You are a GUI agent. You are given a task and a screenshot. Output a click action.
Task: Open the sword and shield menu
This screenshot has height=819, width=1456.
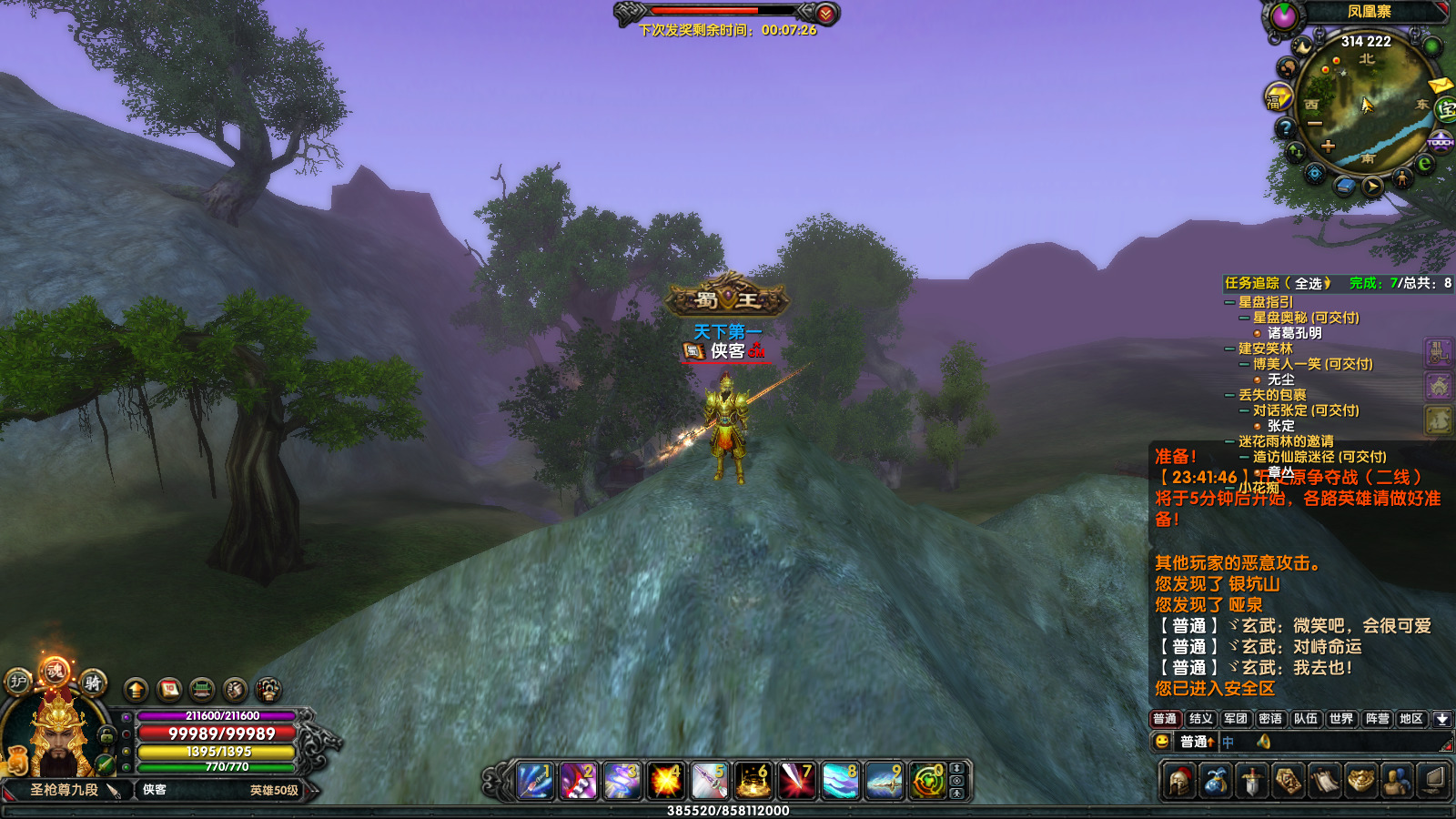(x=1252, y=781)
